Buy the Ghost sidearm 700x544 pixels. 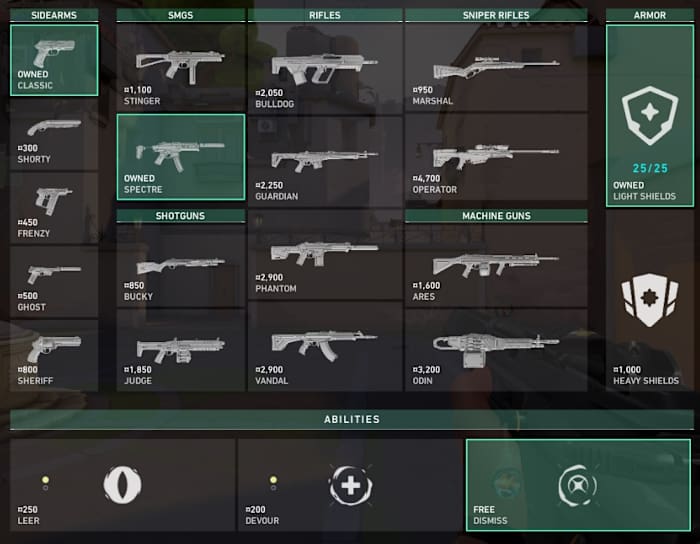pyautogui.click(x=54, y=283)
